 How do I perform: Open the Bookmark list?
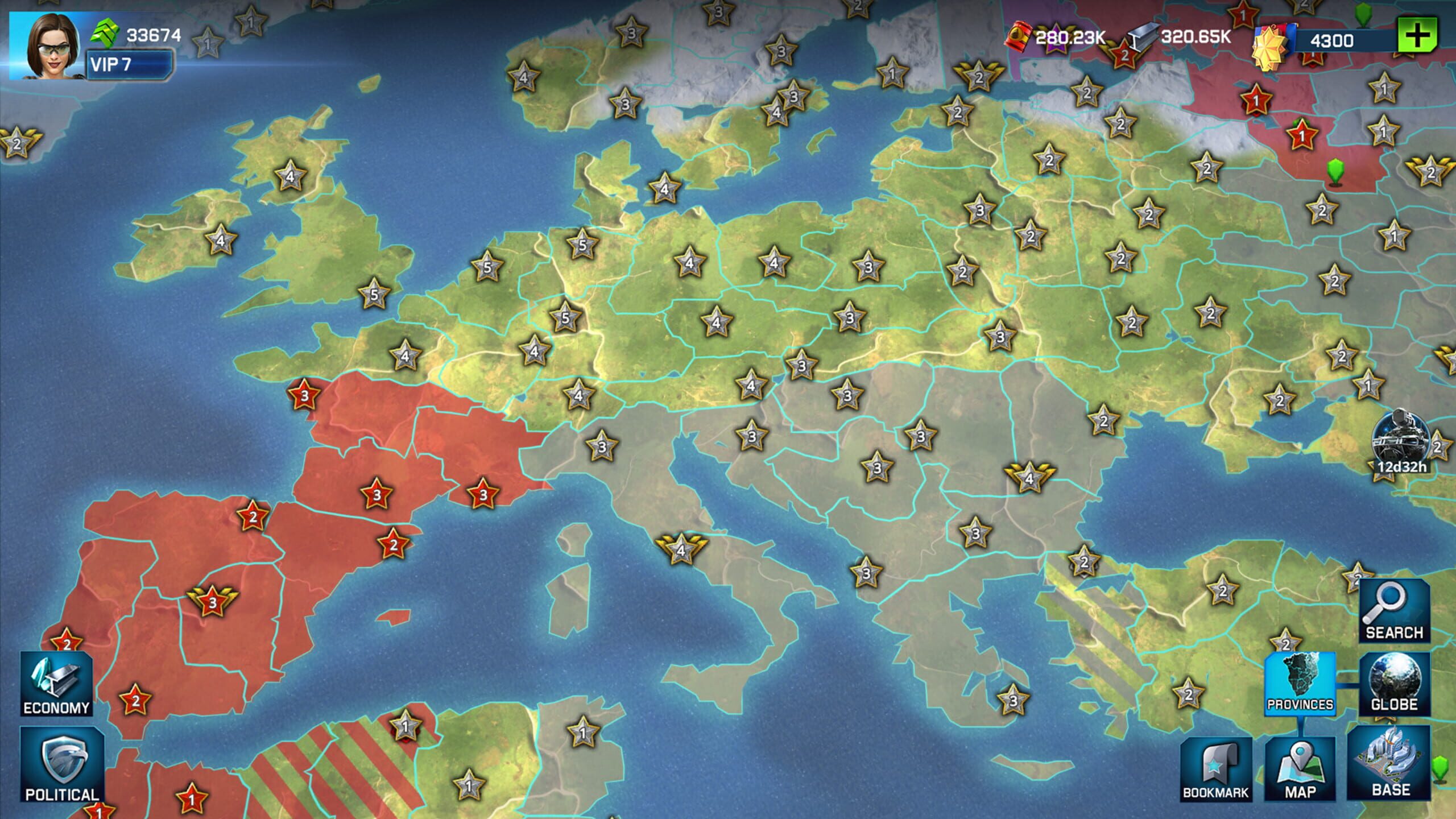(x=1215, y=769)
